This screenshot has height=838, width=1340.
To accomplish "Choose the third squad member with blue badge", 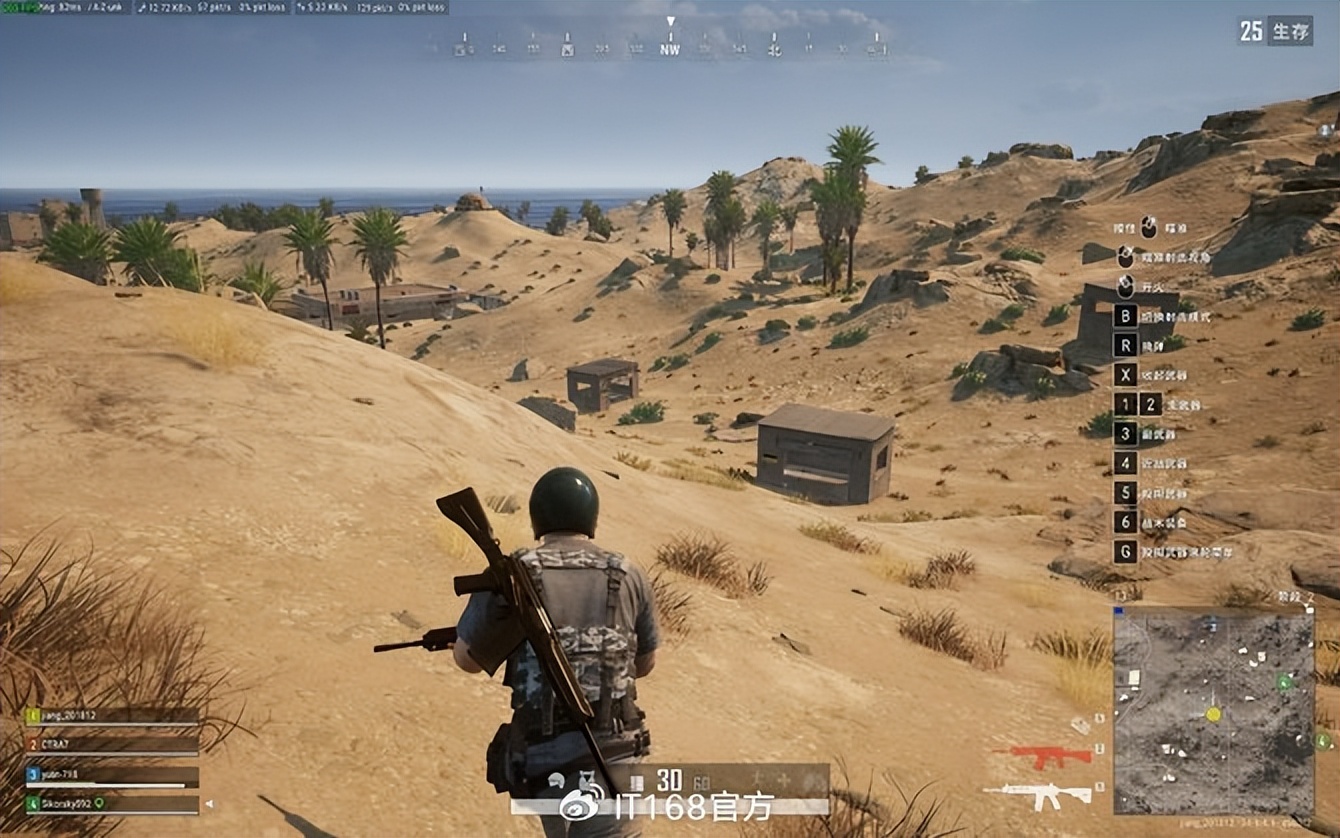I will (x=111, y=774).
